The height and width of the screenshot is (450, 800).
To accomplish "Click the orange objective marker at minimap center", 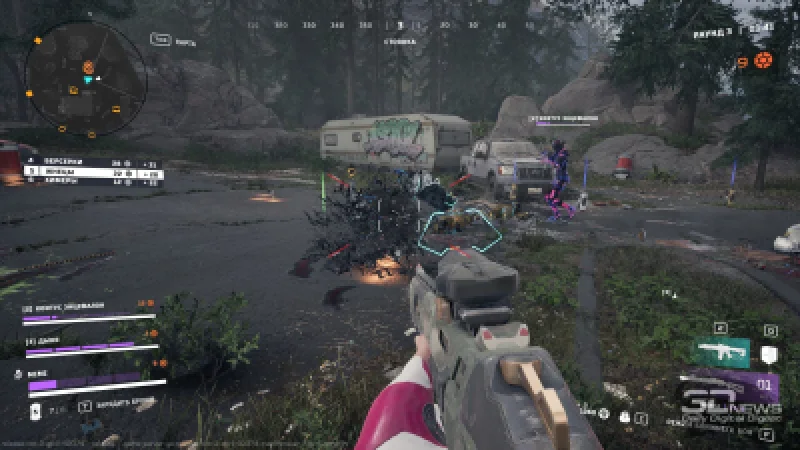I will (88, 68).
